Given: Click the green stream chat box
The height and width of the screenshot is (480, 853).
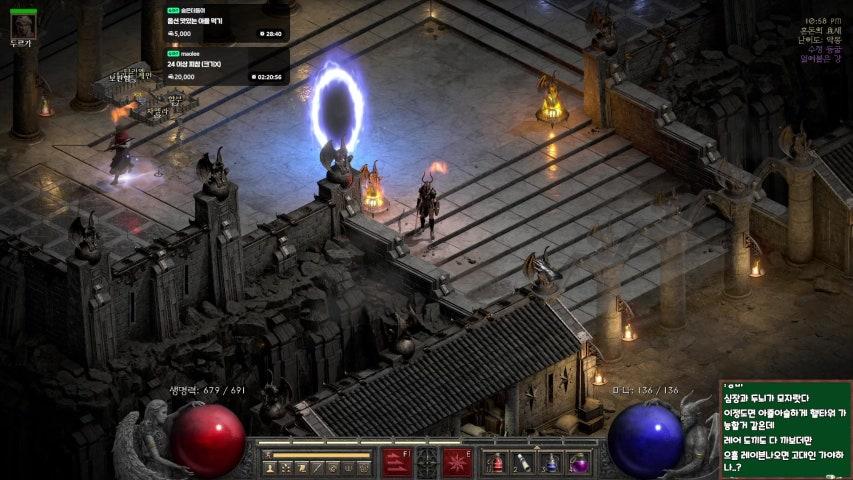Looking at the screenshot, I should [785, 429].
